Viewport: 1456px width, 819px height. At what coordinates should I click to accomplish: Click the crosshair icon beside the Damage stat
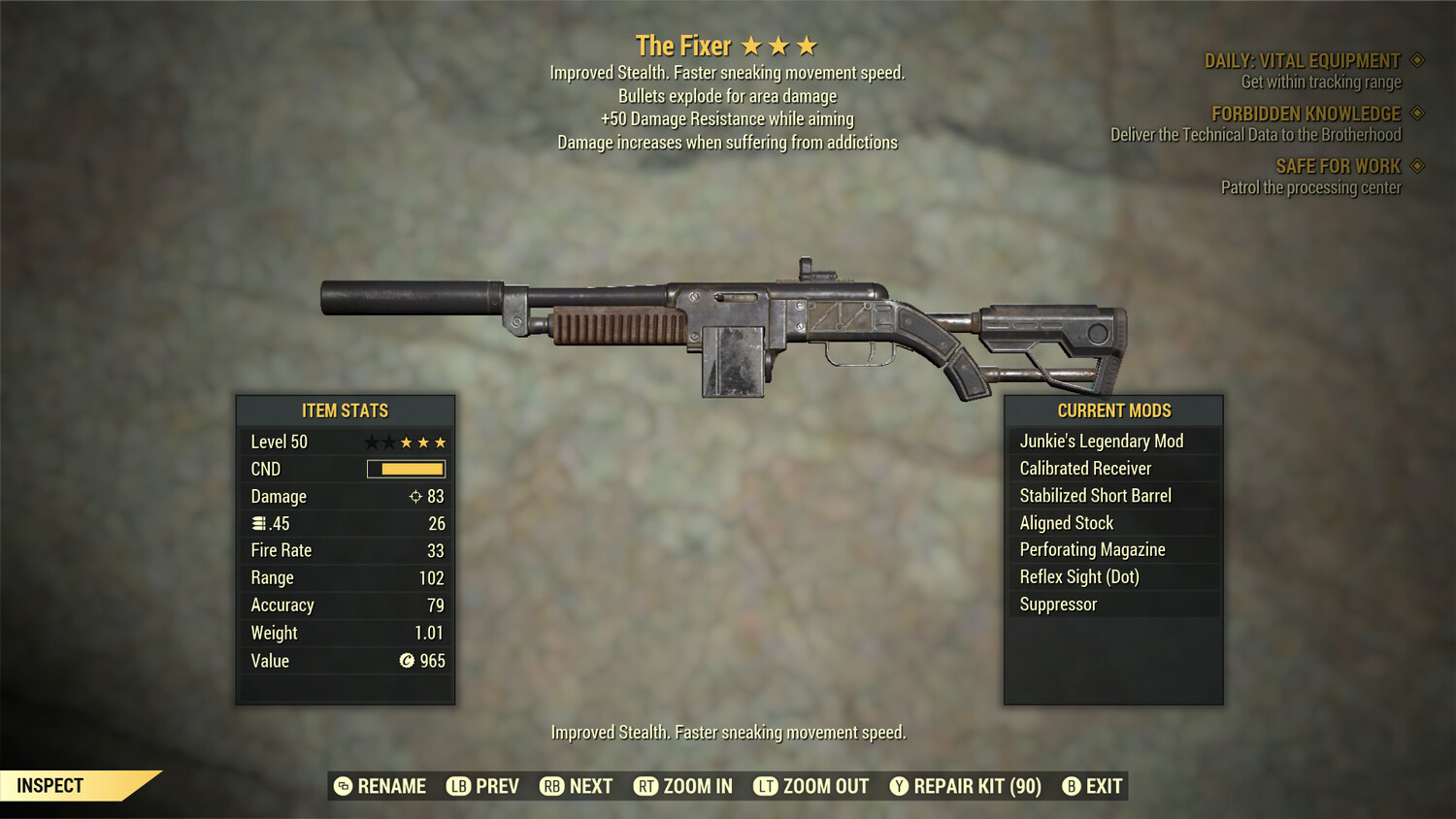pos(416,496)
